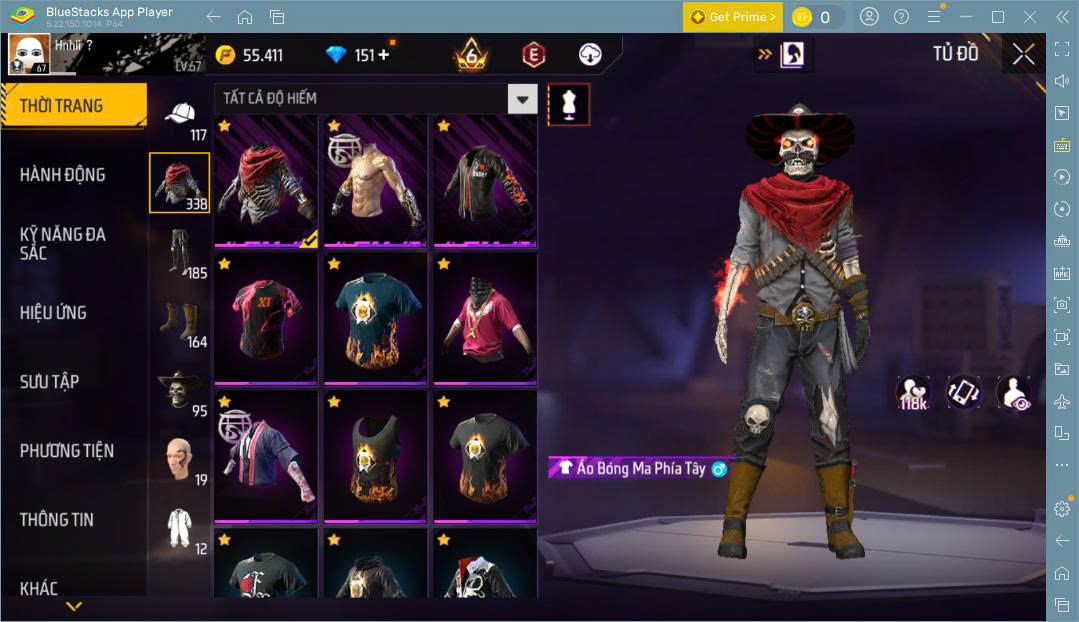This screenshot has width=1079, height=622.
Task: Close the Tủ Đồ wardrobe screen
Action: pyautogui.click(x=1023, y=54)
